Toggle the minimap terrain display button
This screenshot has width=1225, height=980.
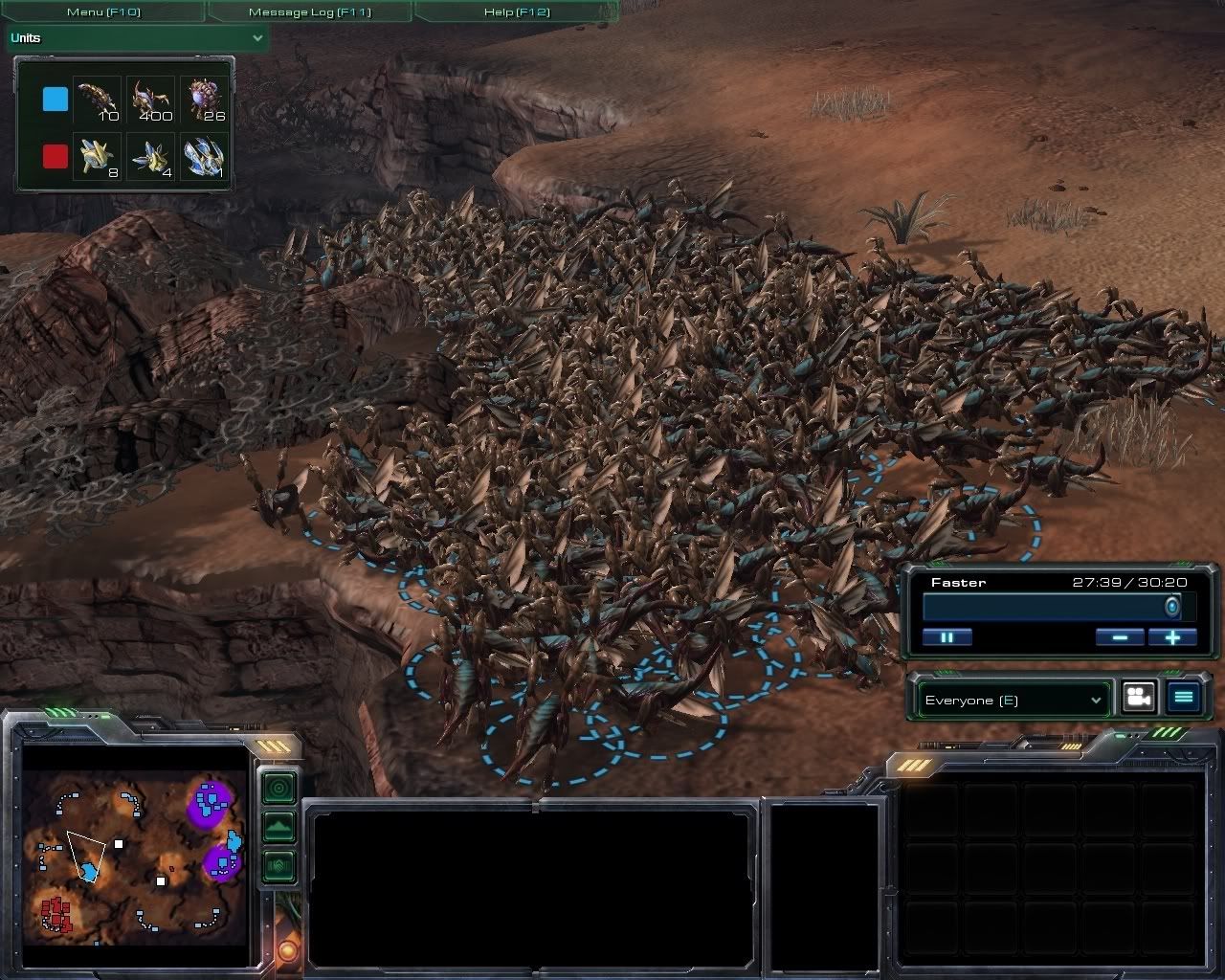click(278, 826)
